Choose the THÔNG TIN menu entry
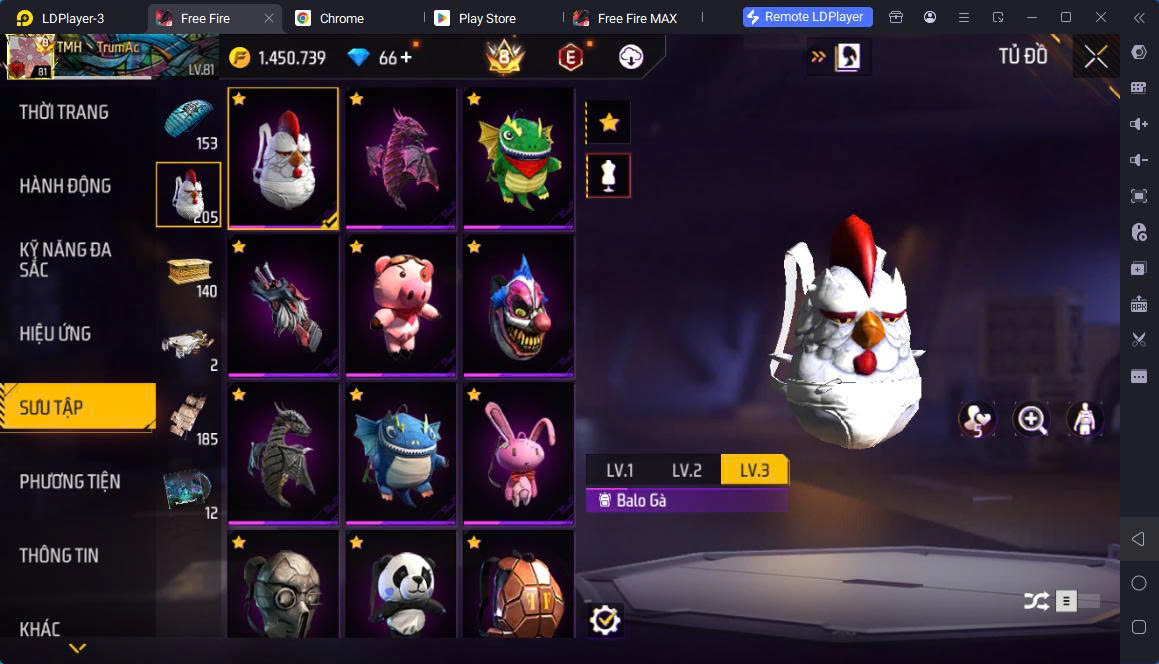This screenshot has height=664, width=1159. [x=59, y=556]
